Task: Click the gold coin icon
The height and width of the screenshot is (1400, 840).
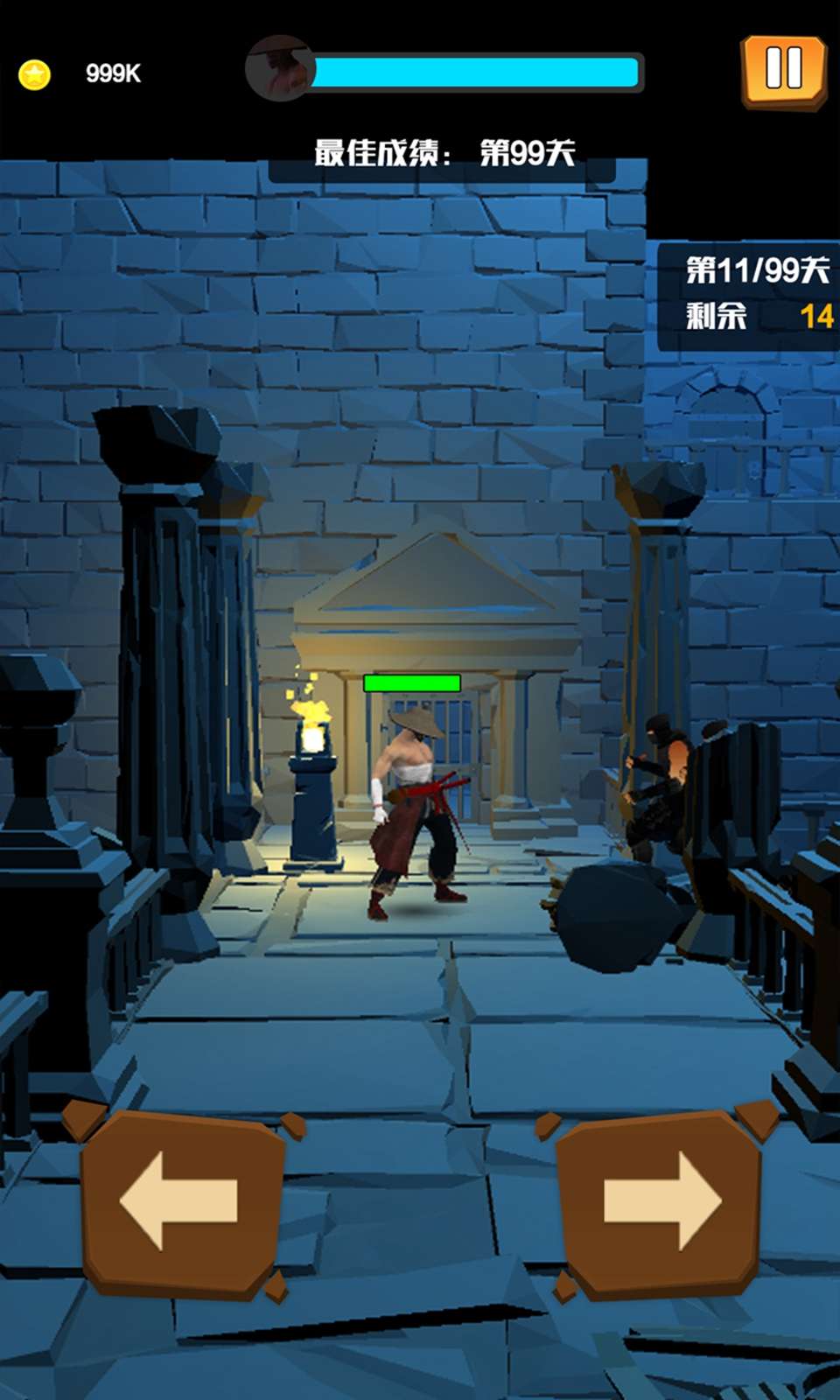Action: click(35, 74)
